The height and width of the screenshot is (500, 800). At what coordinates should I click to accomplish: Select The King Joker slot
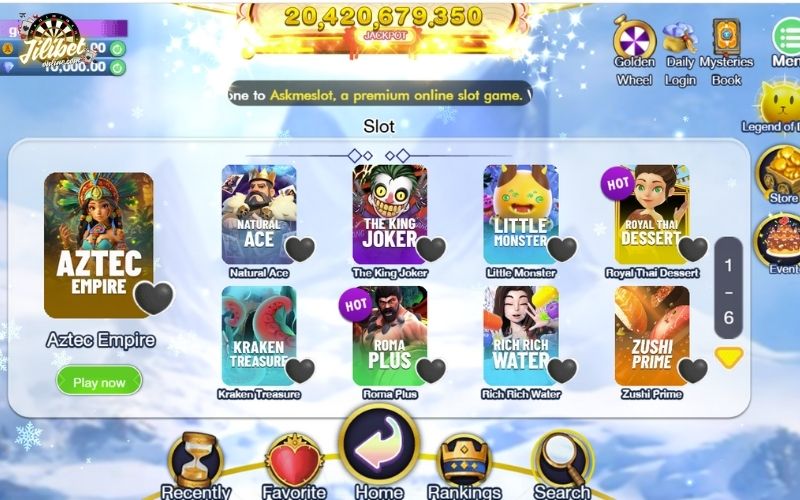coord(389,214)
